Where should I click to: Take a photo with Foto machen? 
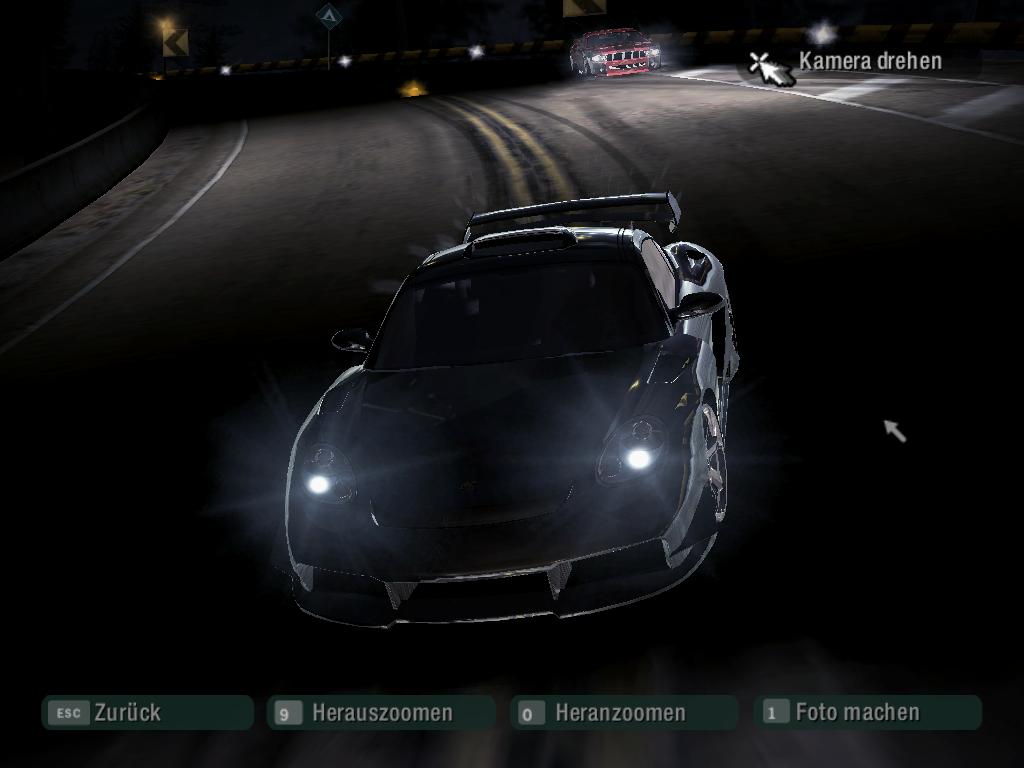click(868, 713)
